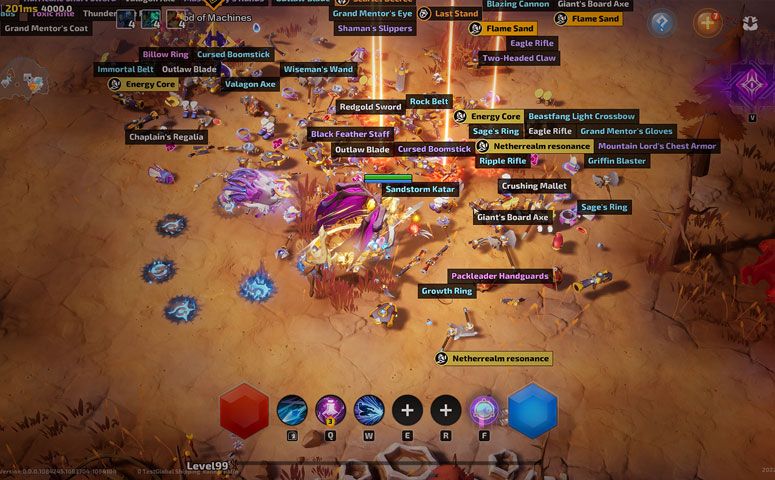Image resolution: width=775 pixels, height=480 pixels.
Task: Loot the Packleader Handguards label
Action: [500, 276]
